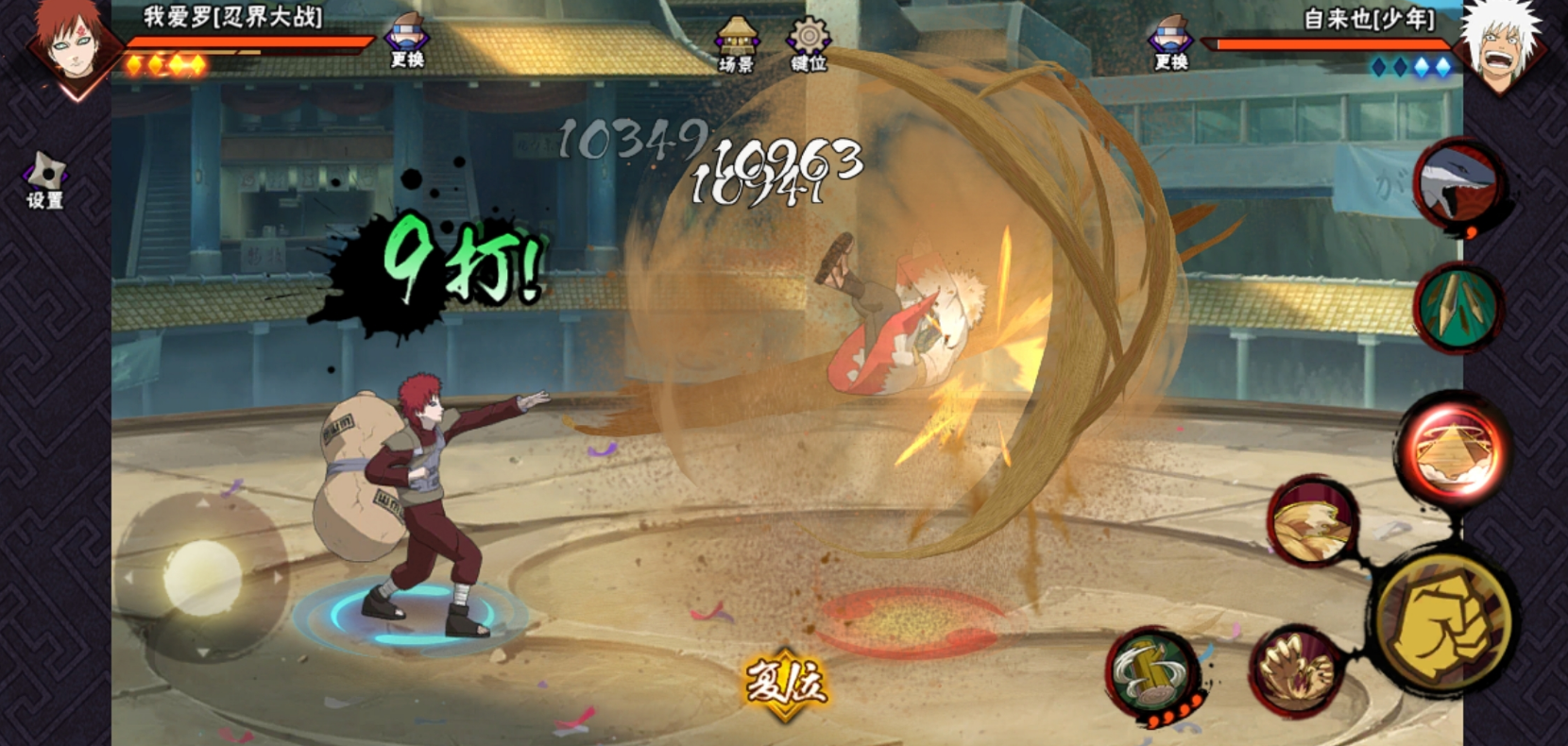Activate the green spike secret scroll skill
The image size is (1568, 746).
pyautogui.click(x=1457, y=307)
